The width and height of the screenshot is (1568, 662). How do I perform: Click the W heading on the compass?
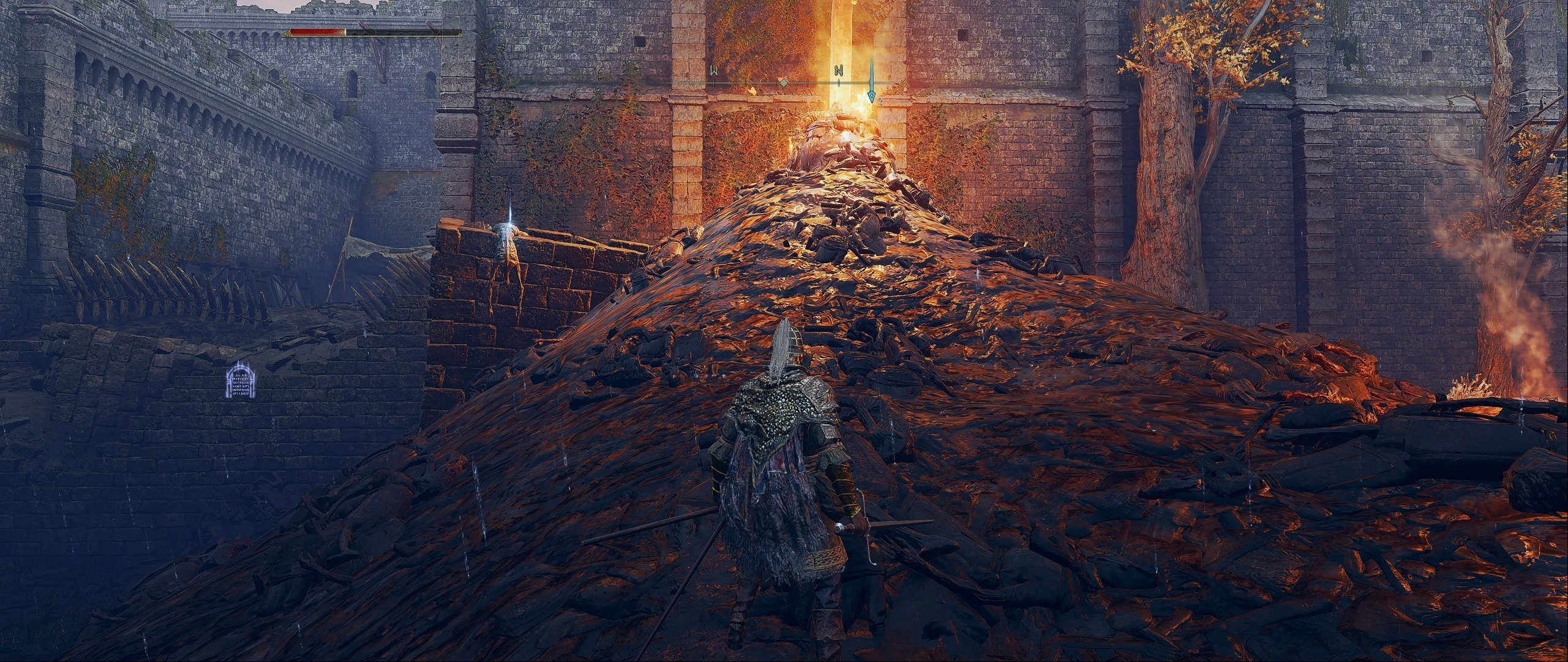pos(714,70)
